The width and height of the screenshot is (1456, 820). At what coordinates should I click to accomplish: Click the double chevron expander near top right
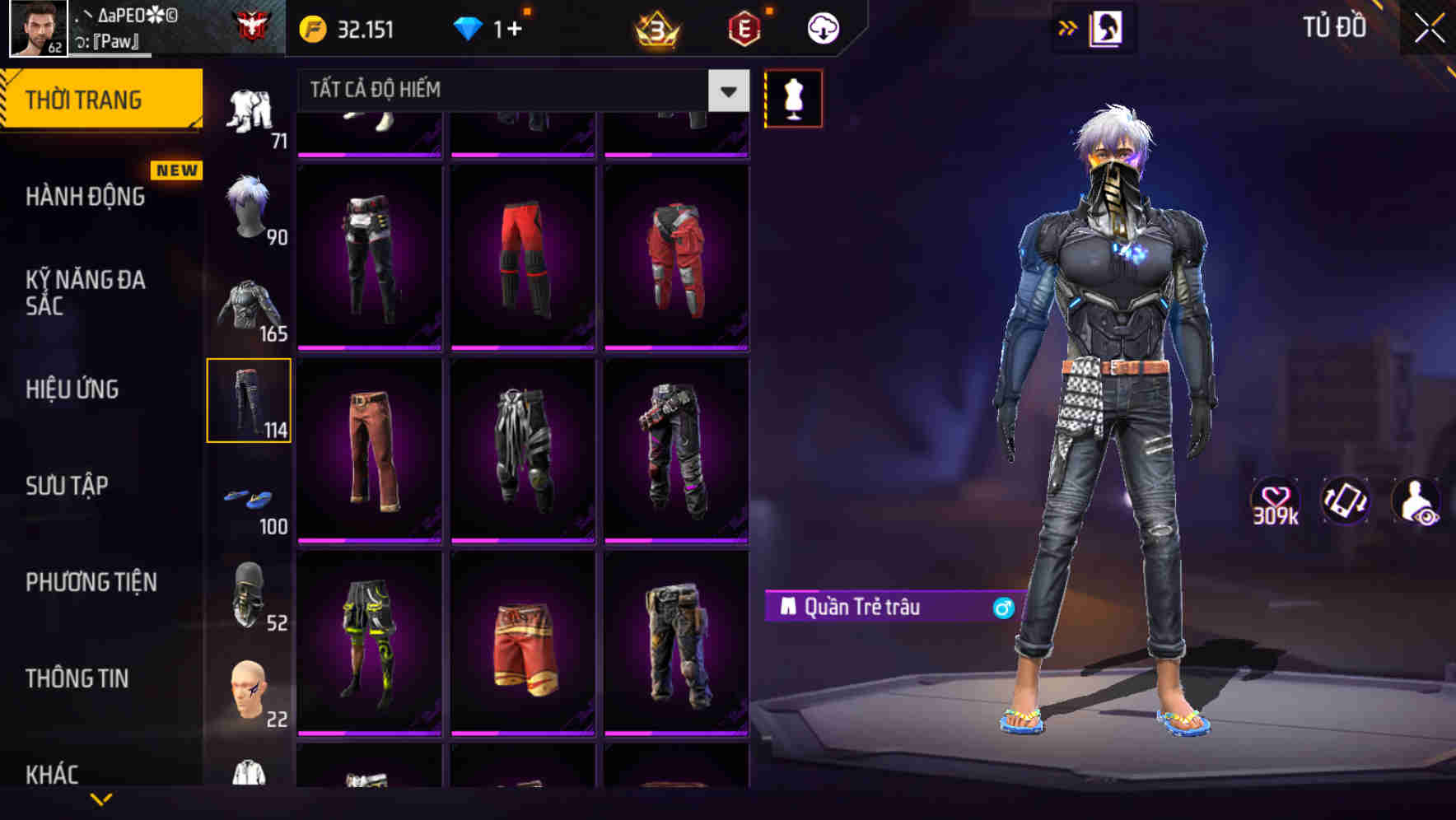pos(1067,27)
